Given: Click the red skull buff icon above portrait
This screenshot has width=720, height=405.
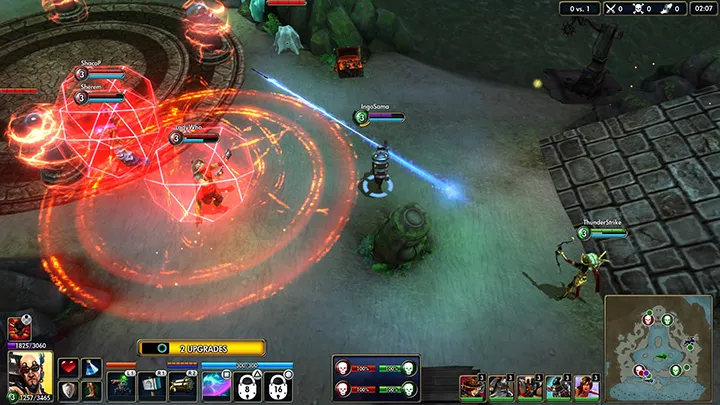Looking at the screenshot, I should [18, 328].
